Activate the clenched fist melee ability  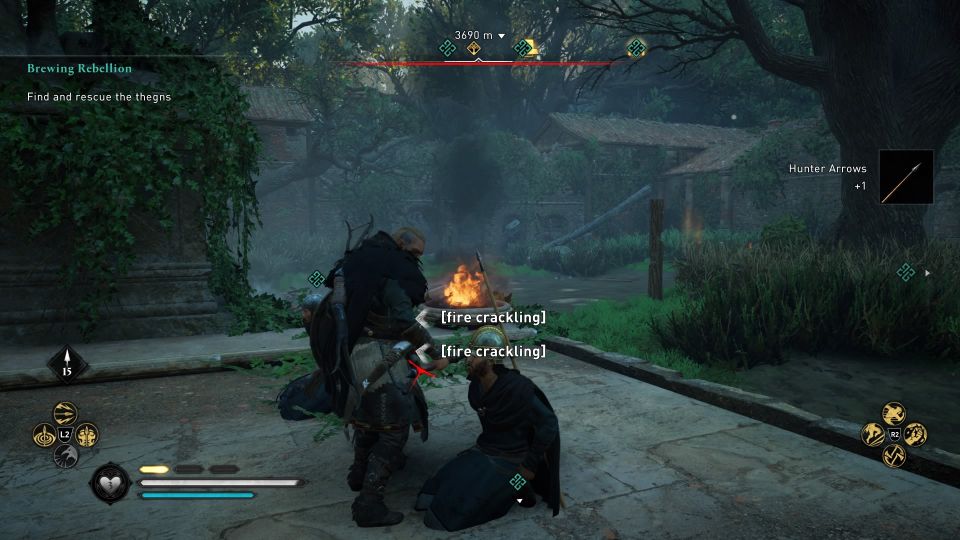pos(915,434)
